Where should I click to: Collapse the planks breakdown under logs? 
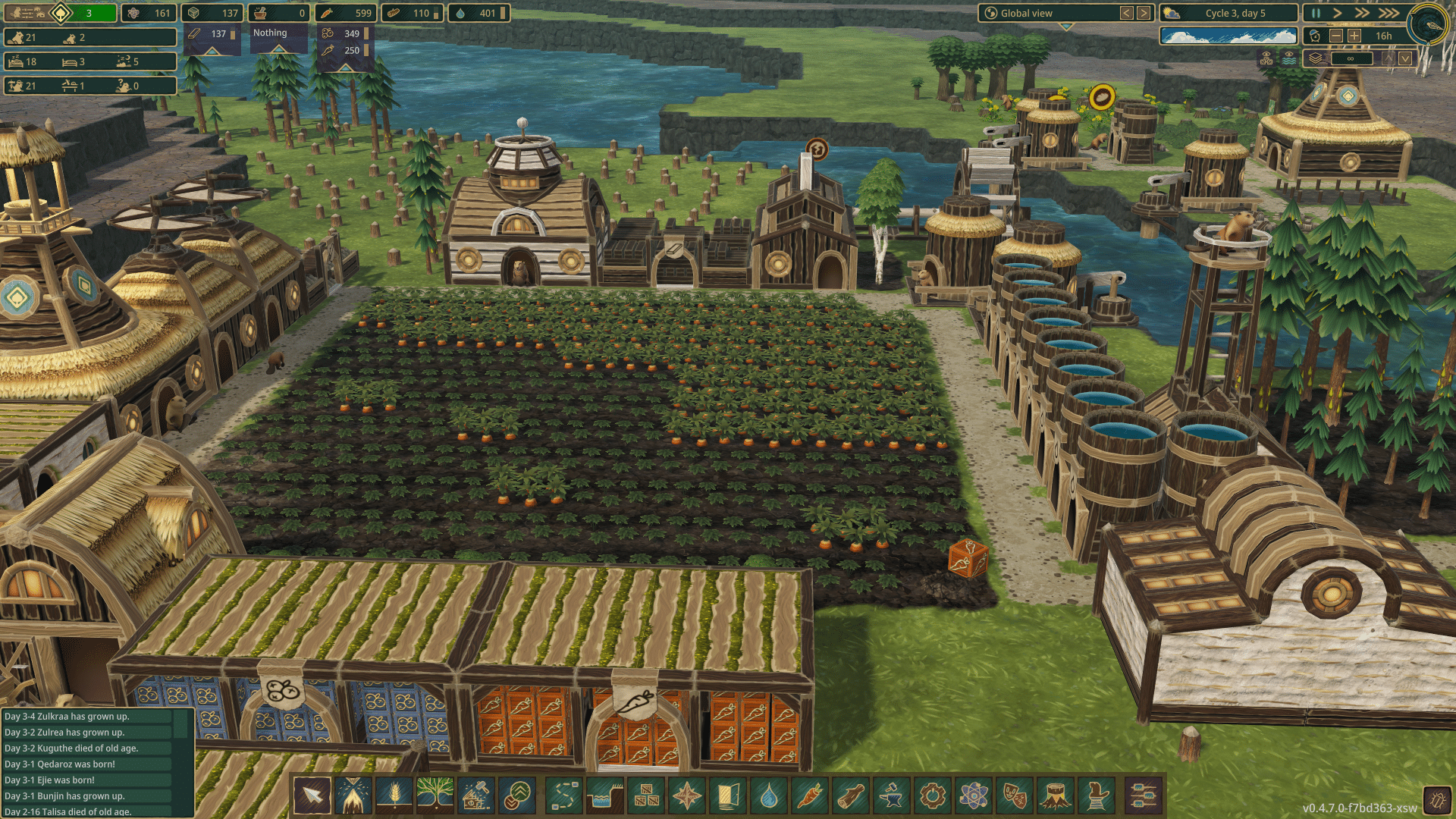point(212,51)
